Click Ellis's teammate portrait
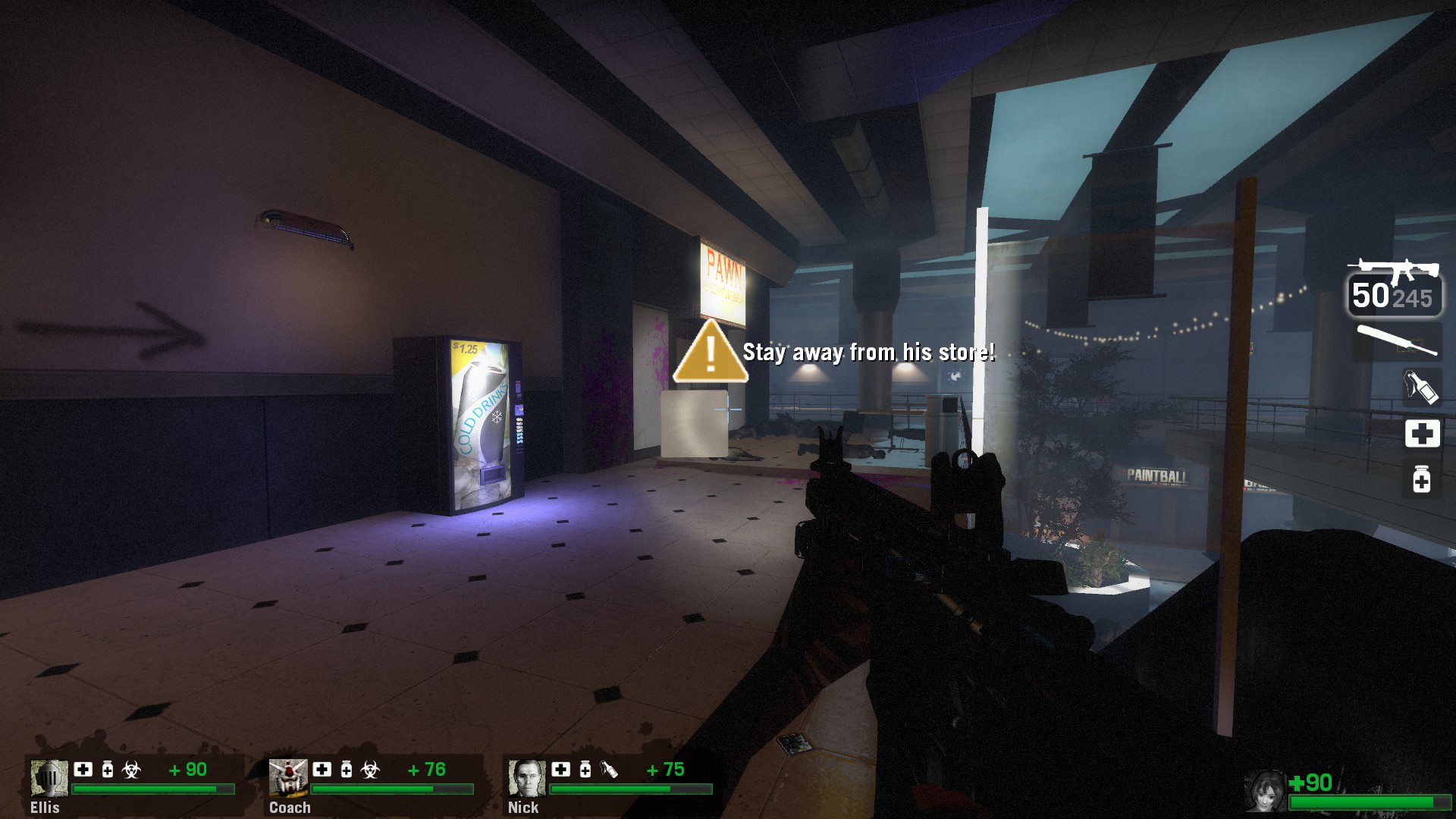This screenshot has width=1456, height=819. [x=49, y=779]
